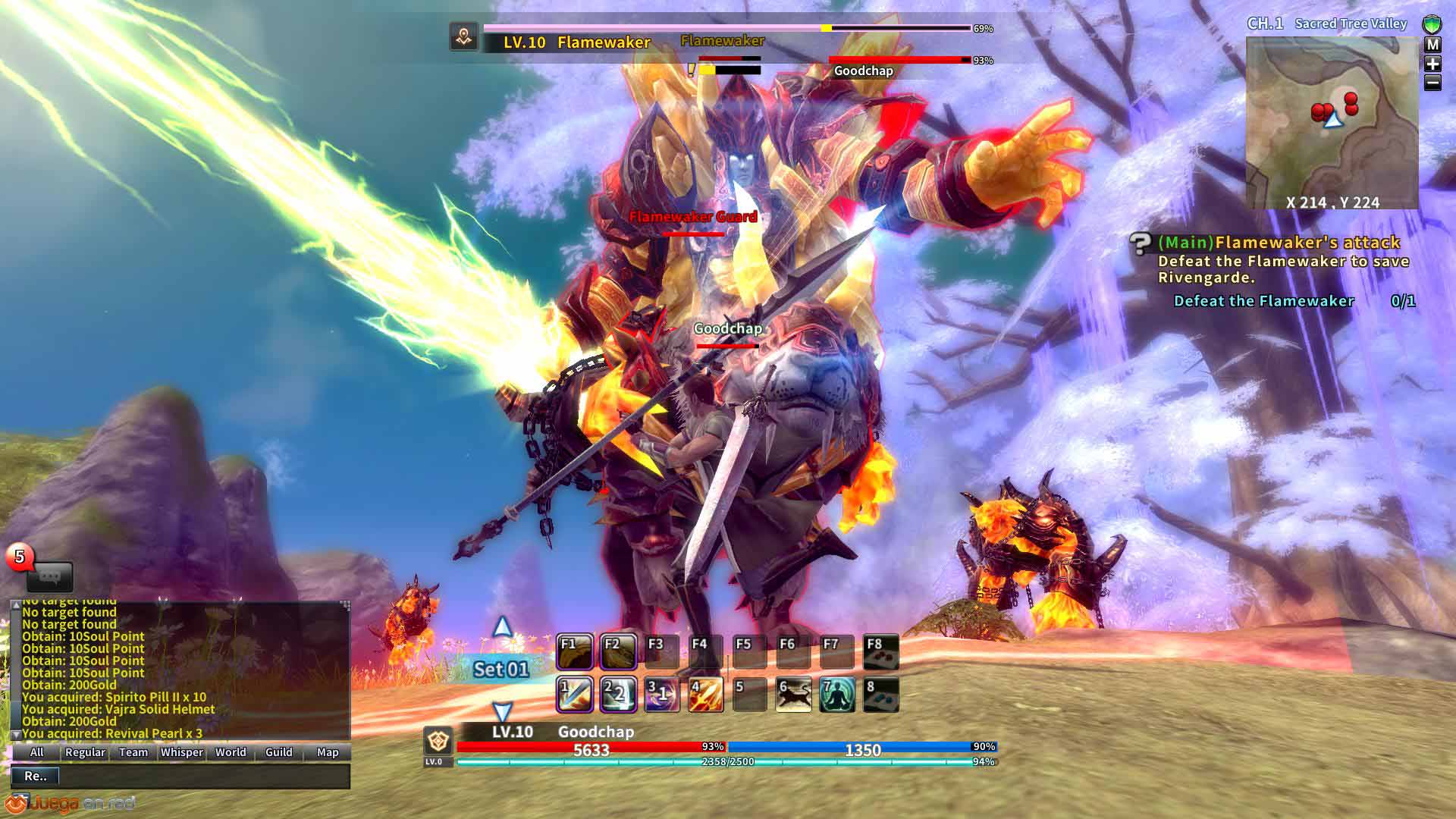1456x819 pixels.
Task: Use the fiery sword skill in slot 4
Action: click(x=705, y=695)
